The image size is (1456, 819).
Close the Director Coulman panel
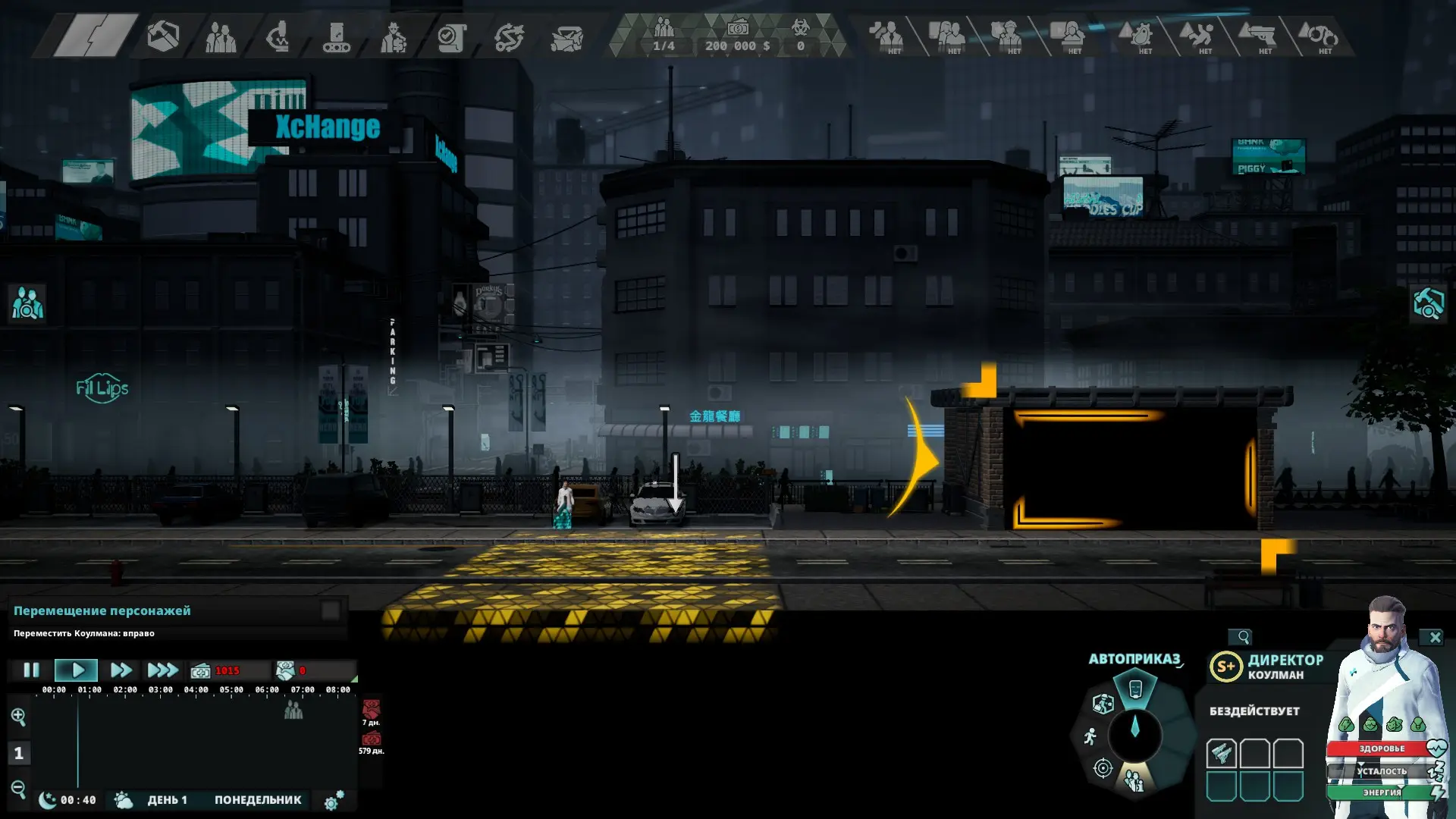pos(1435,638)
